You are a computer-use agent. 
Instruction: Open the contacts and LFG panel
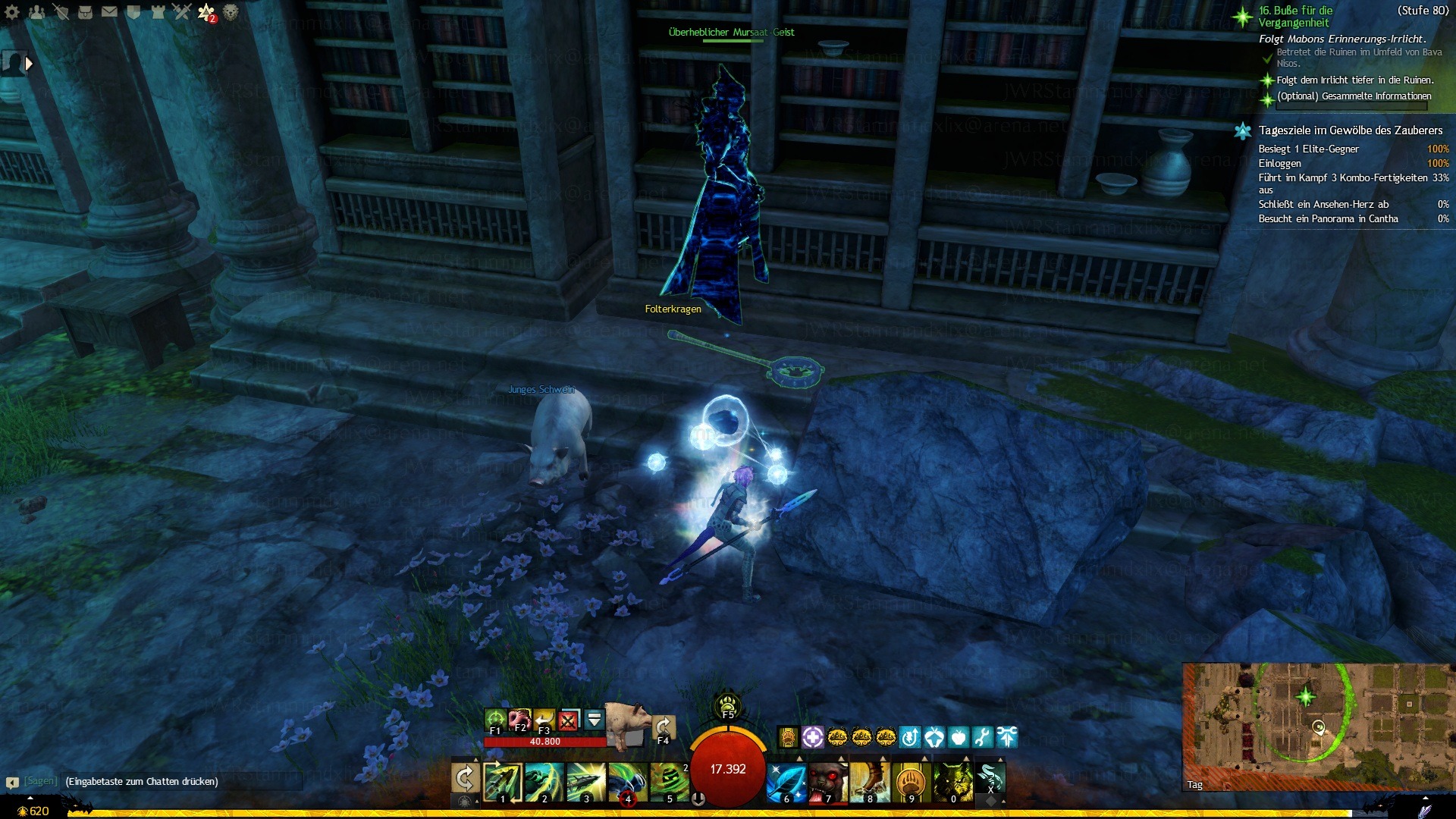coord(36,11)
